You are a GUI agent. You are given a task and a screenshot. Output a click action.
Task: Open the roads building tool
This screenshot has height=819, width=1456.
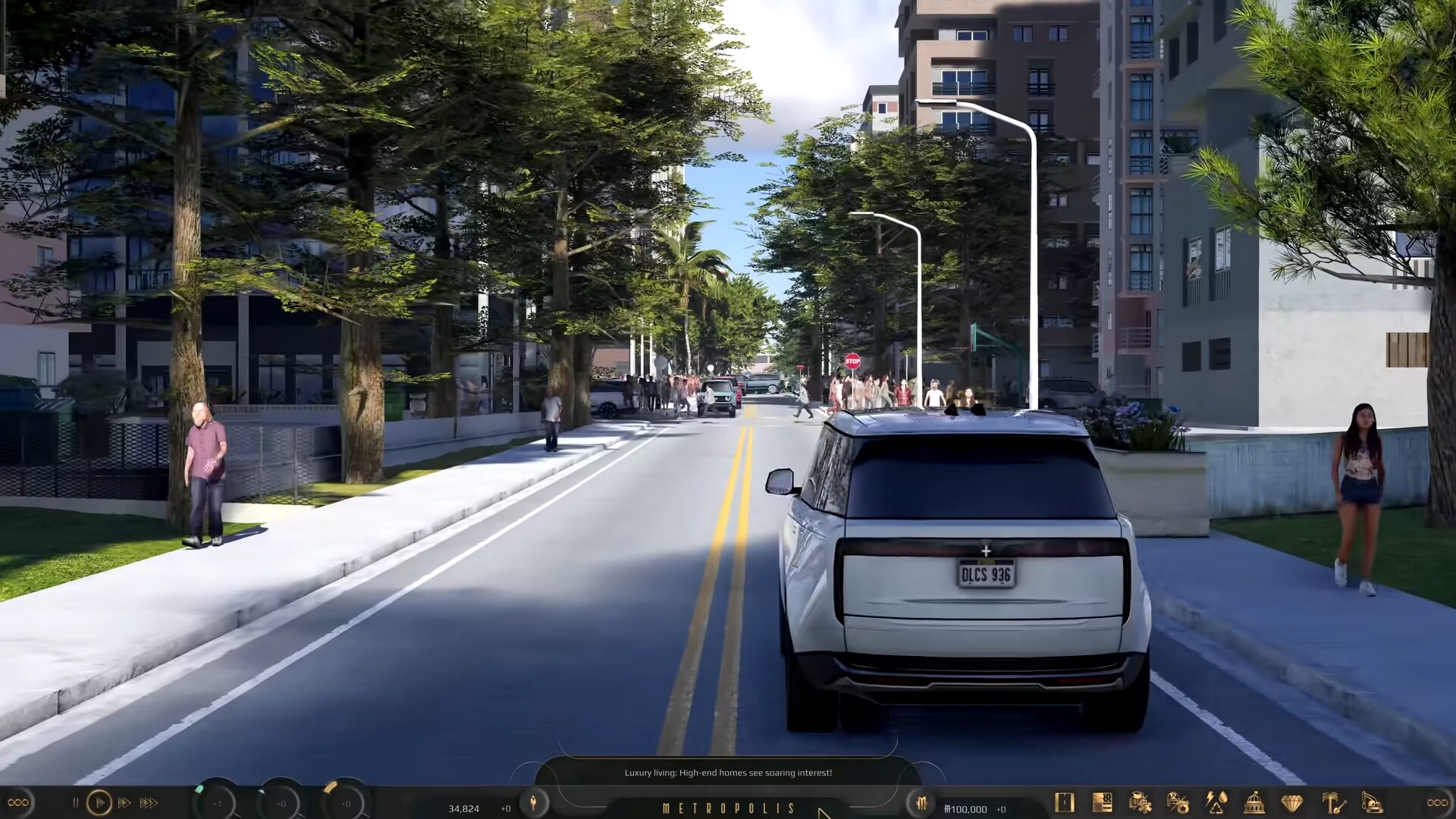click(1065, 802)
